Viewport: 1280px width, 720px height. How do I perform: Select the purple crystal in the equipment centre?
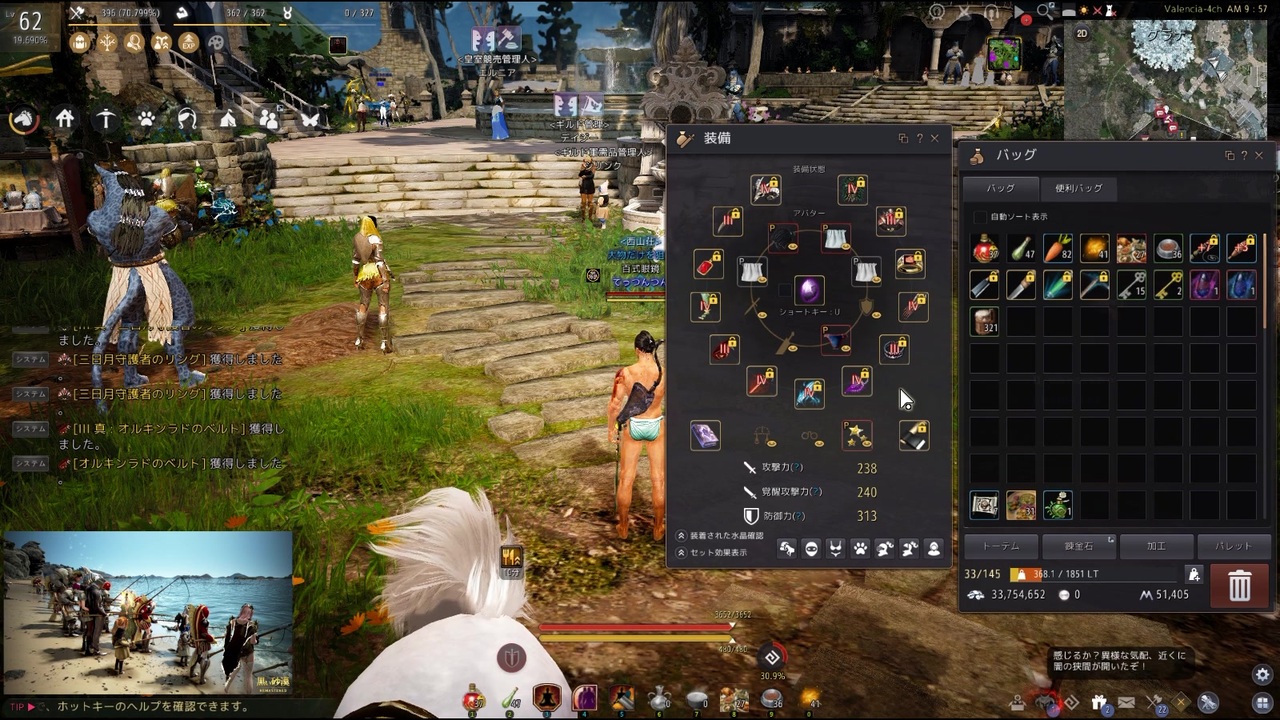pos(809,291)
